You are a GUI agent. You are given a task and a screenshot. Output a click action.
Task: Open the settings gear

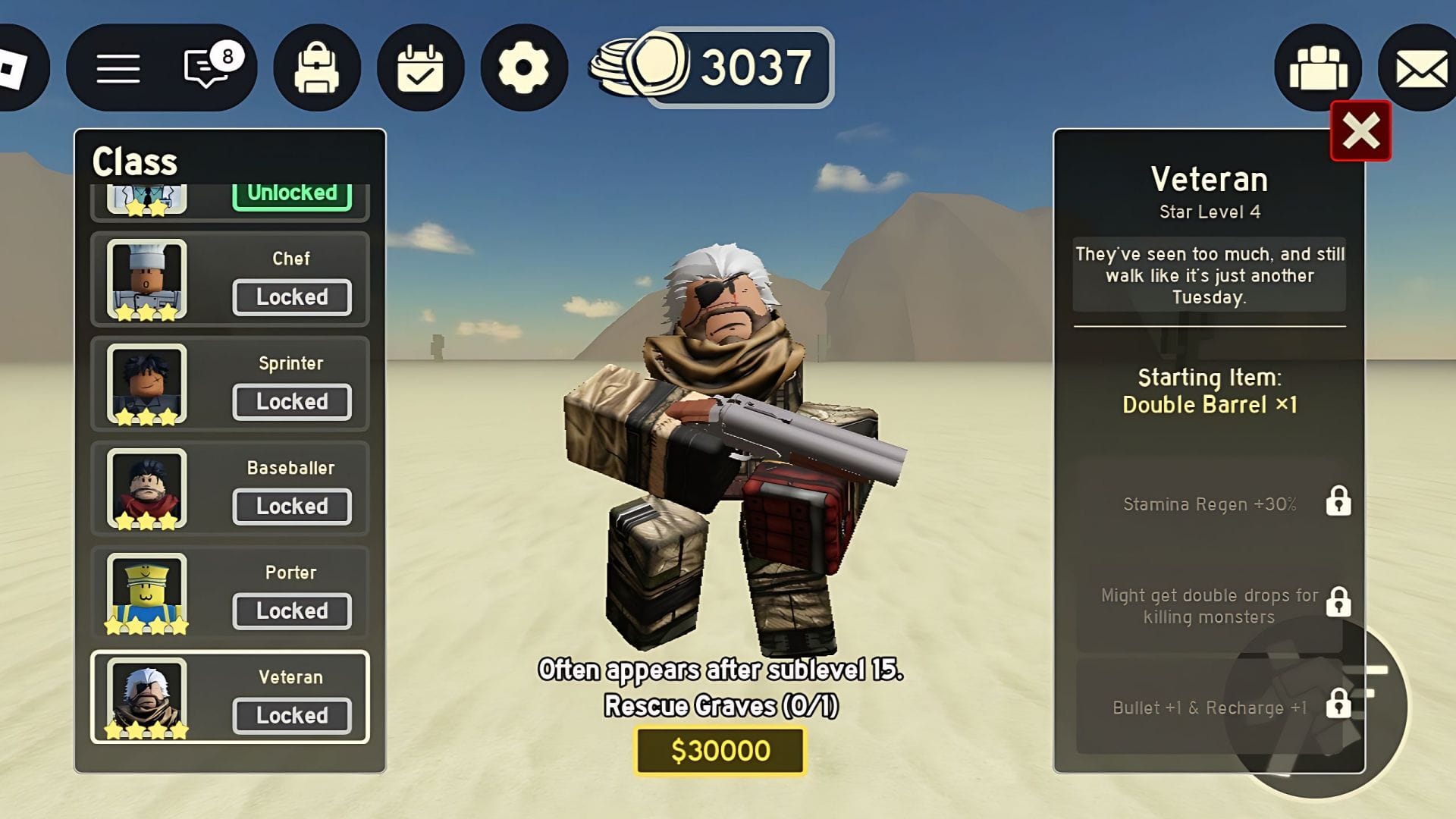click(x=523, y=67)
